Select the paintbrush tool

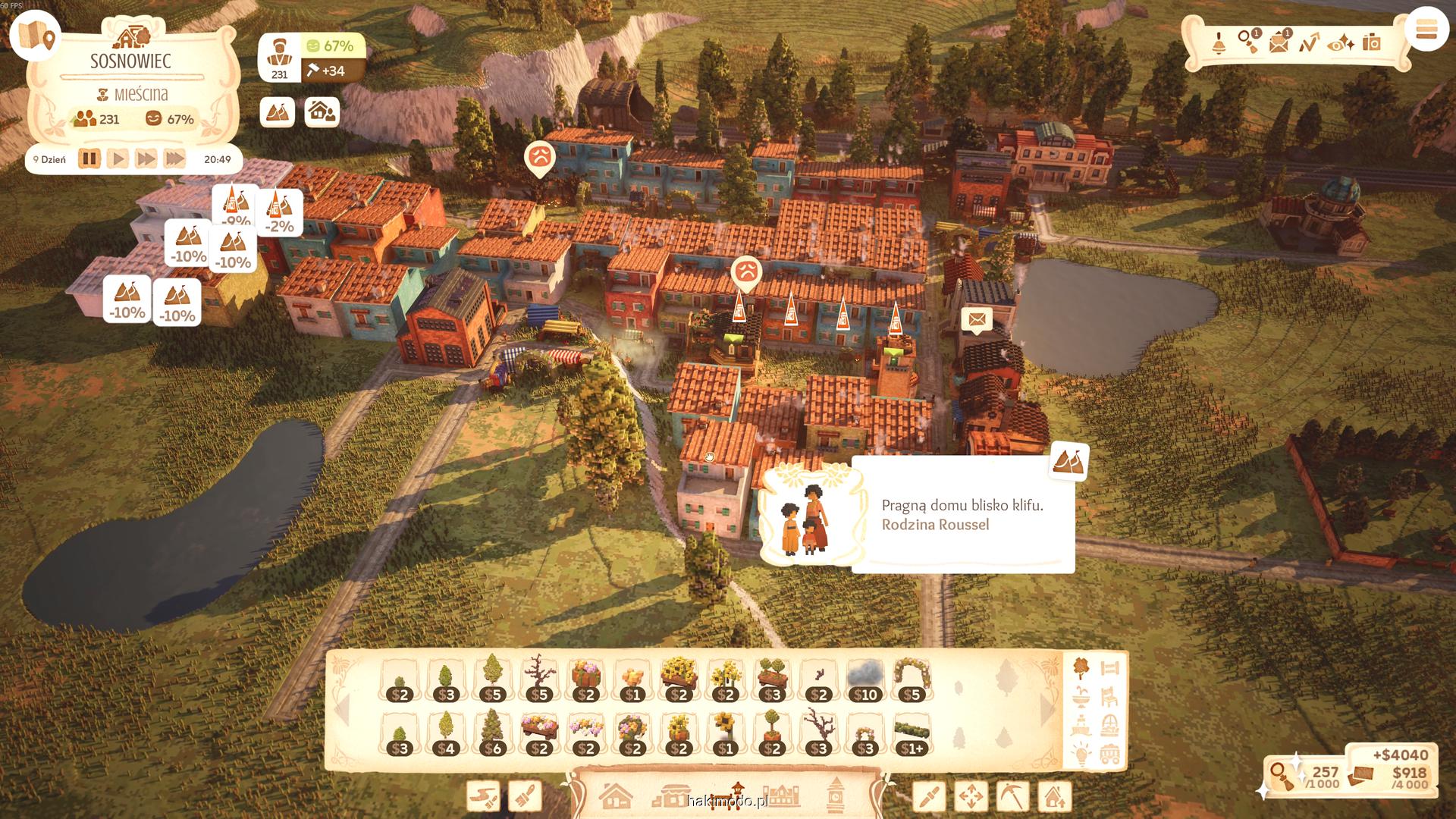[x=525, y=797]
